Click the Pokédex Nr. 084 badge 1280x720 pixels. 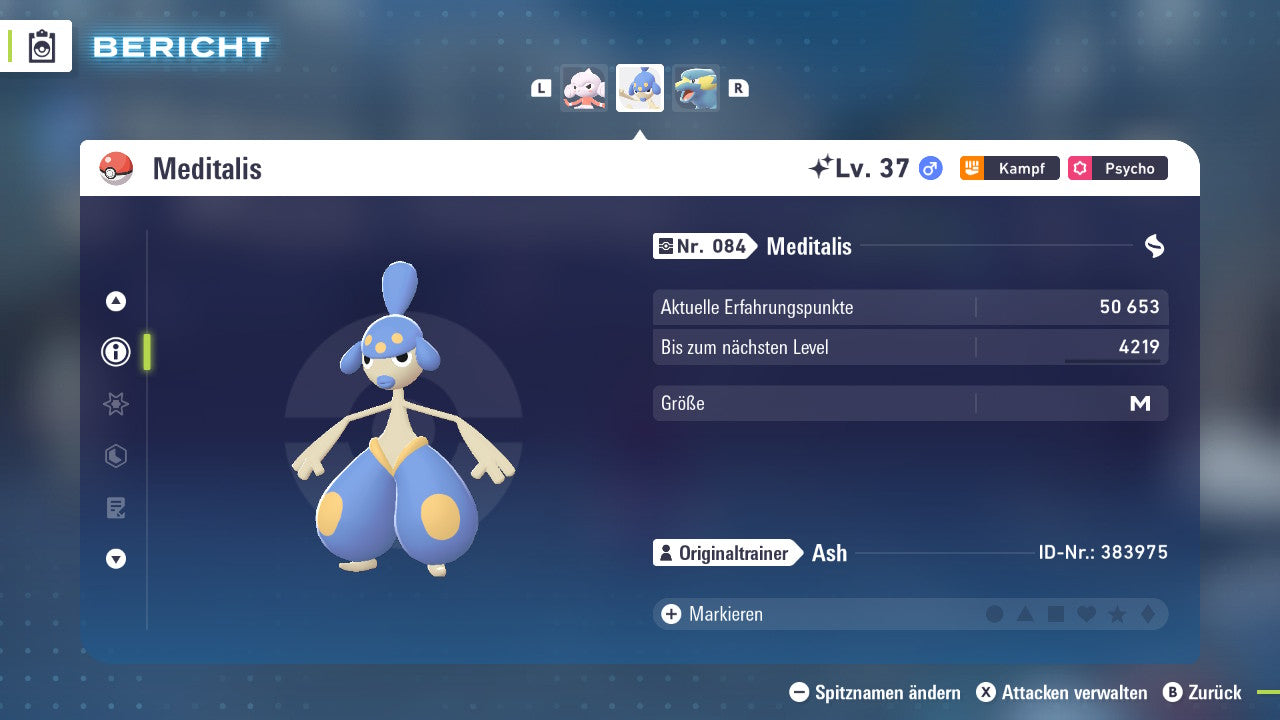pos(703,246)
